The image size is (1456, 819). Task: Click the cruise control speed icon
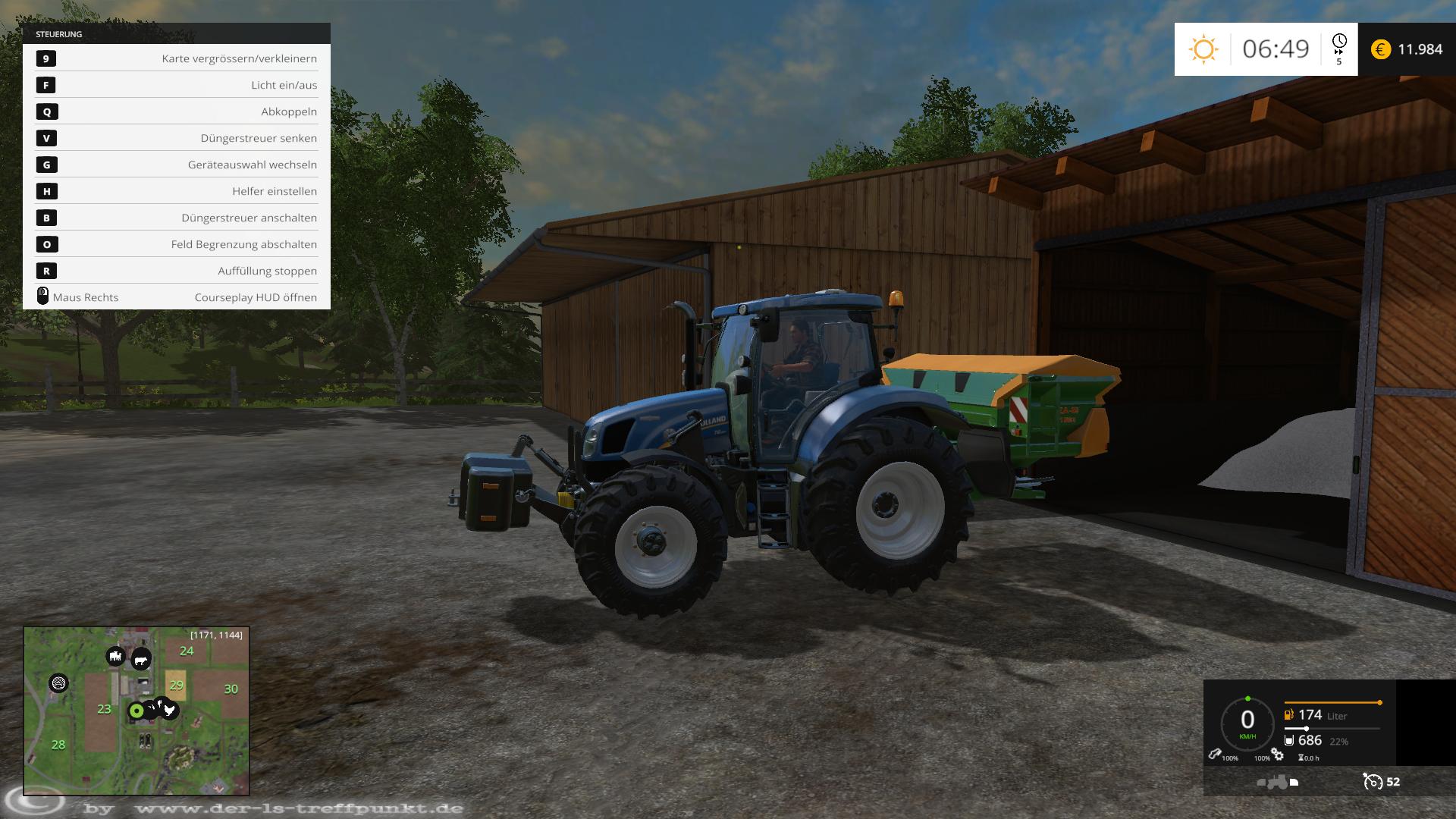(x=1372, y=781)
